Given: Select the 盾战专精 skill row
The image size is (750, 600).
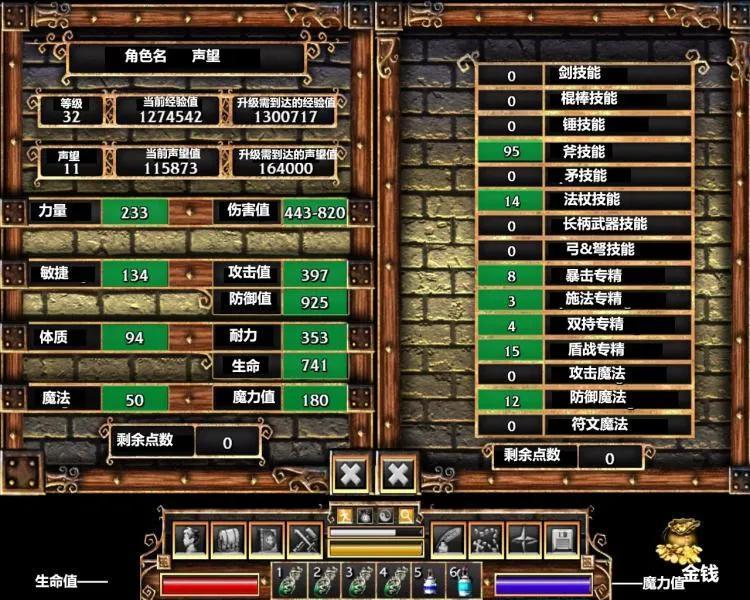Looking at the screenshot, I should tap(583, 349).
